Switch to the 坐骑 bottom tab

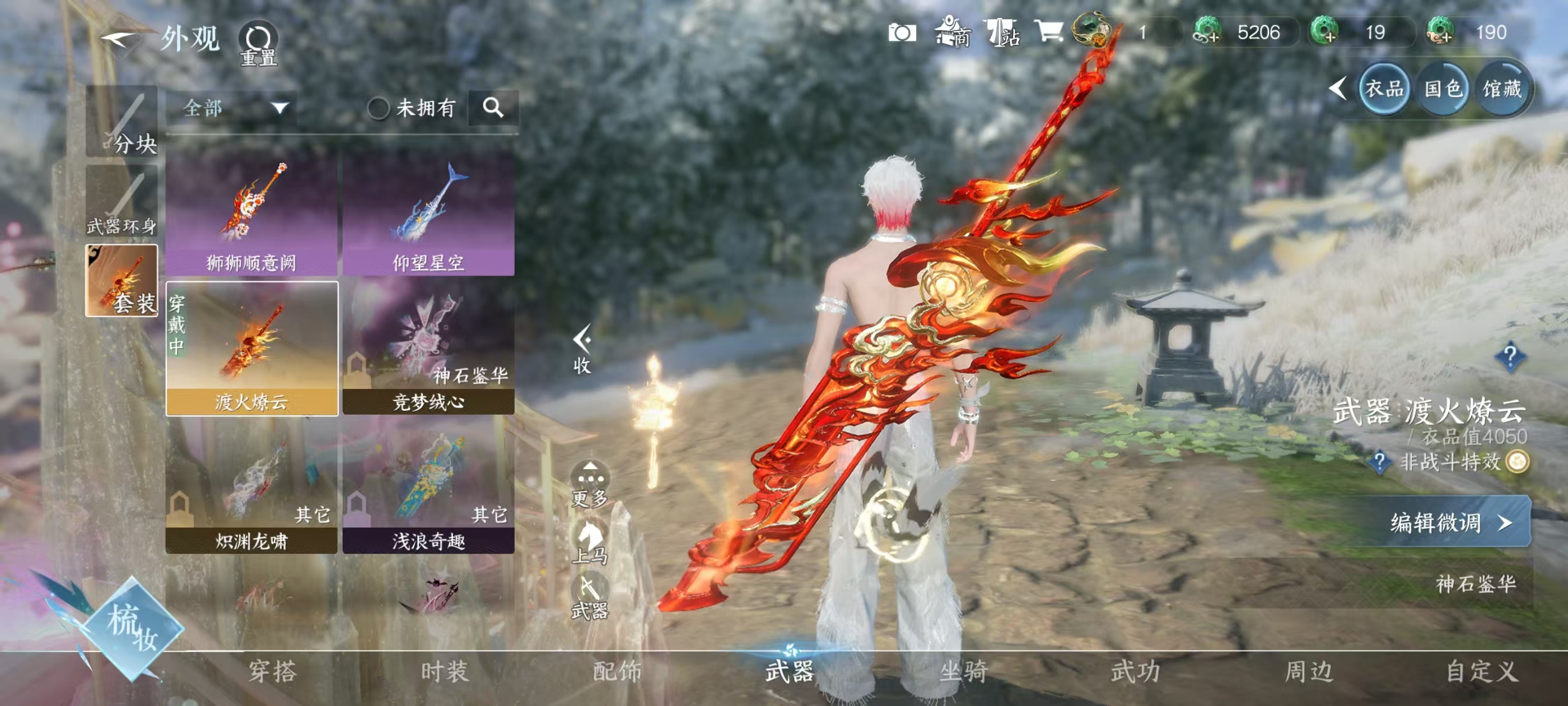click(x=963, y=671)
